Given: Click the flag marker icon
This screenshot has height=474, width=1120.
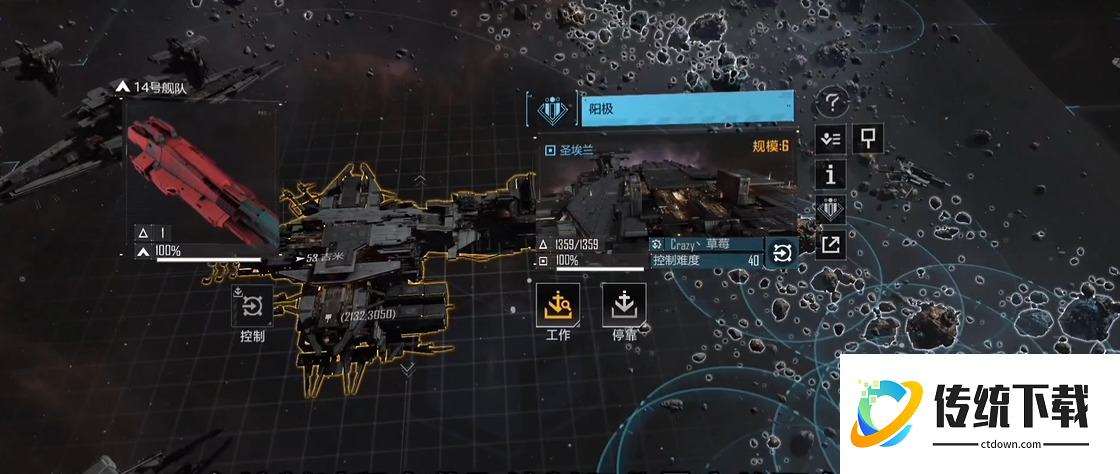Looking at the screenshot, I should click(866, 138).
